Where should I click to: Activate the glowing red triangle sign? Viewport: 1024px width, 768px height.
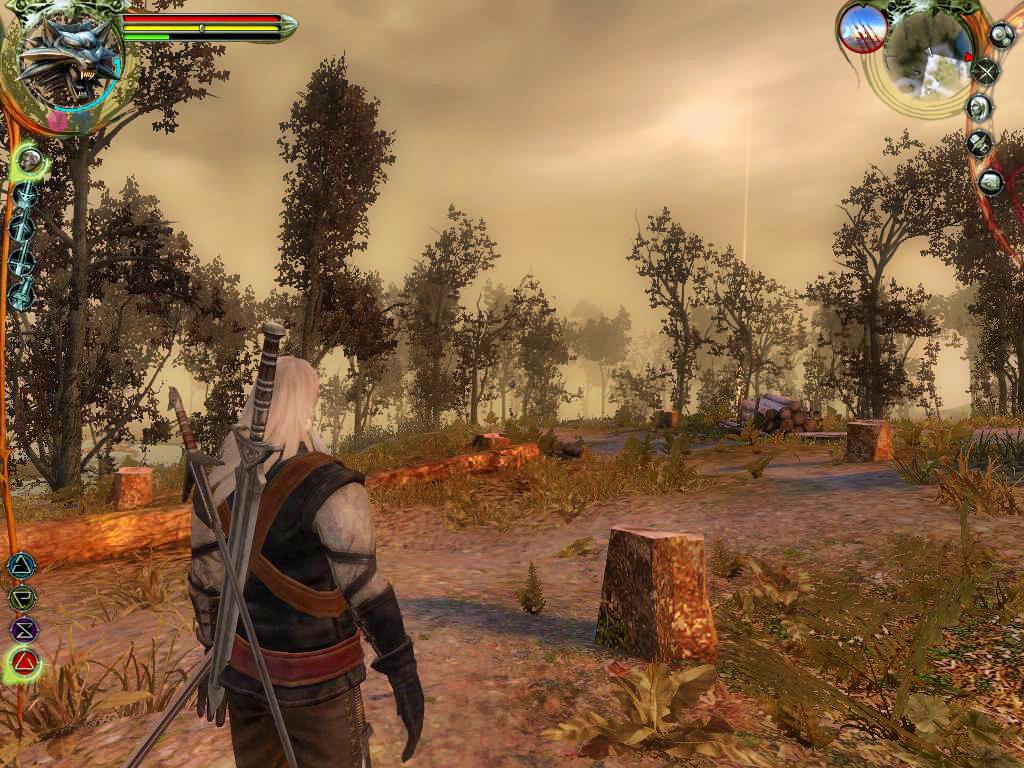tap(25, 662)
